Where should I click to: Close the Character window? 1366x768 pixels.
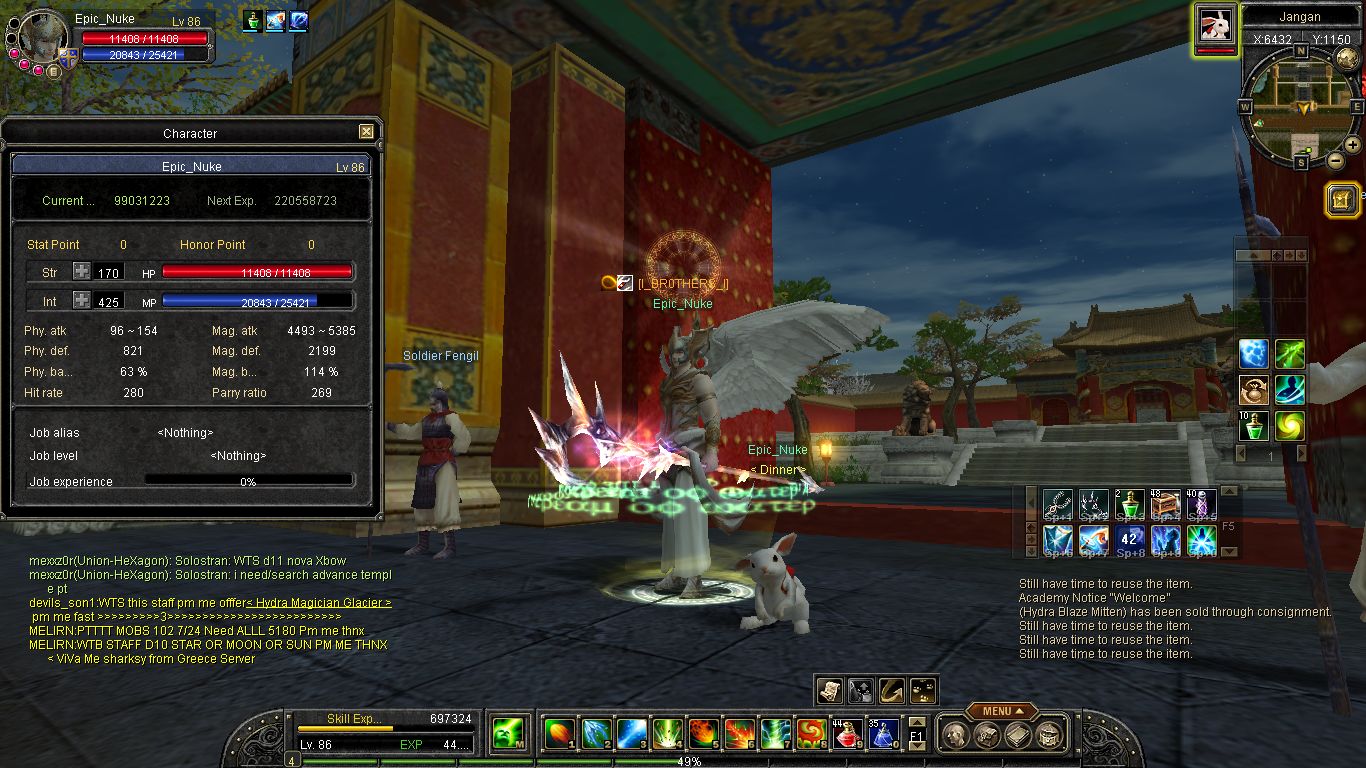[366, 132]
